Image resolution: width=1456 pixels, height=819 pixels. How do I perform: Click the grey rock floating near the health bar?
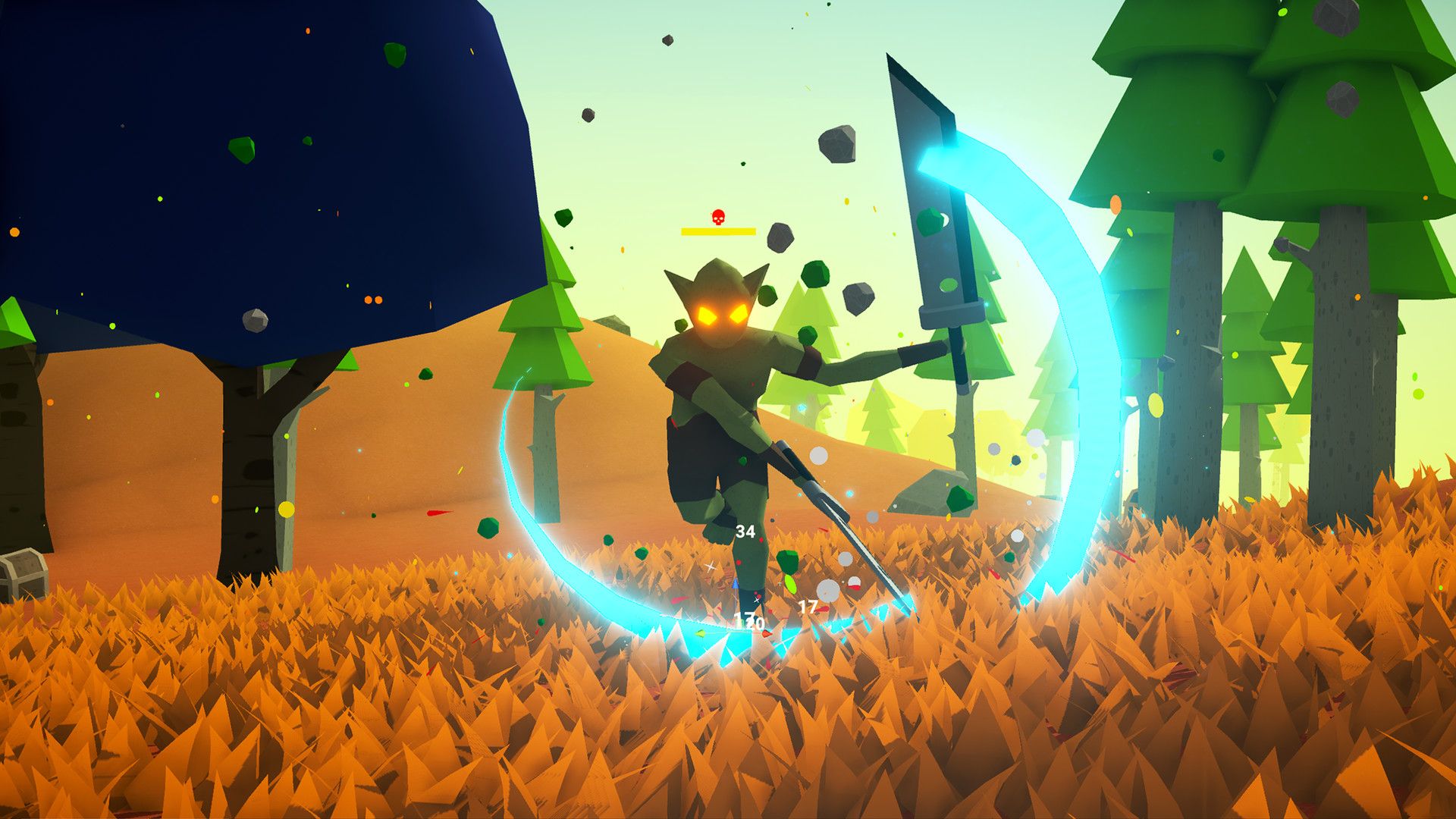[x=780, y=237]
